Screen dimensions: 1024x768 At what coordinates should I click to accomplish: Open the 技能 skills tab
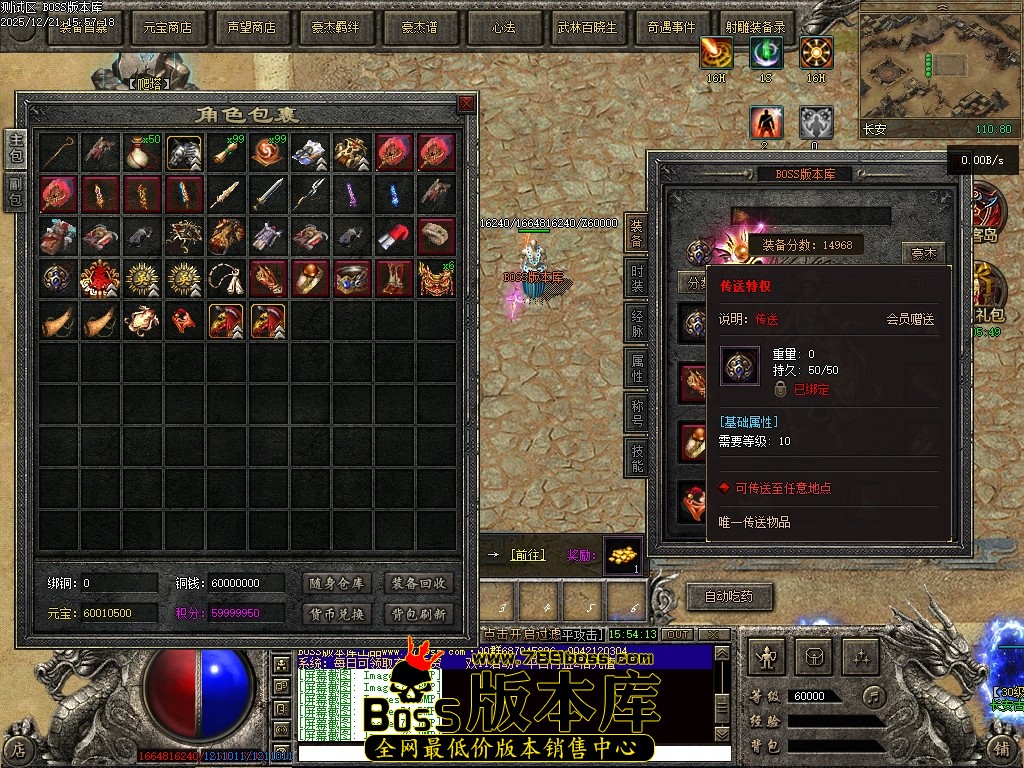click(x=636, y=456)
